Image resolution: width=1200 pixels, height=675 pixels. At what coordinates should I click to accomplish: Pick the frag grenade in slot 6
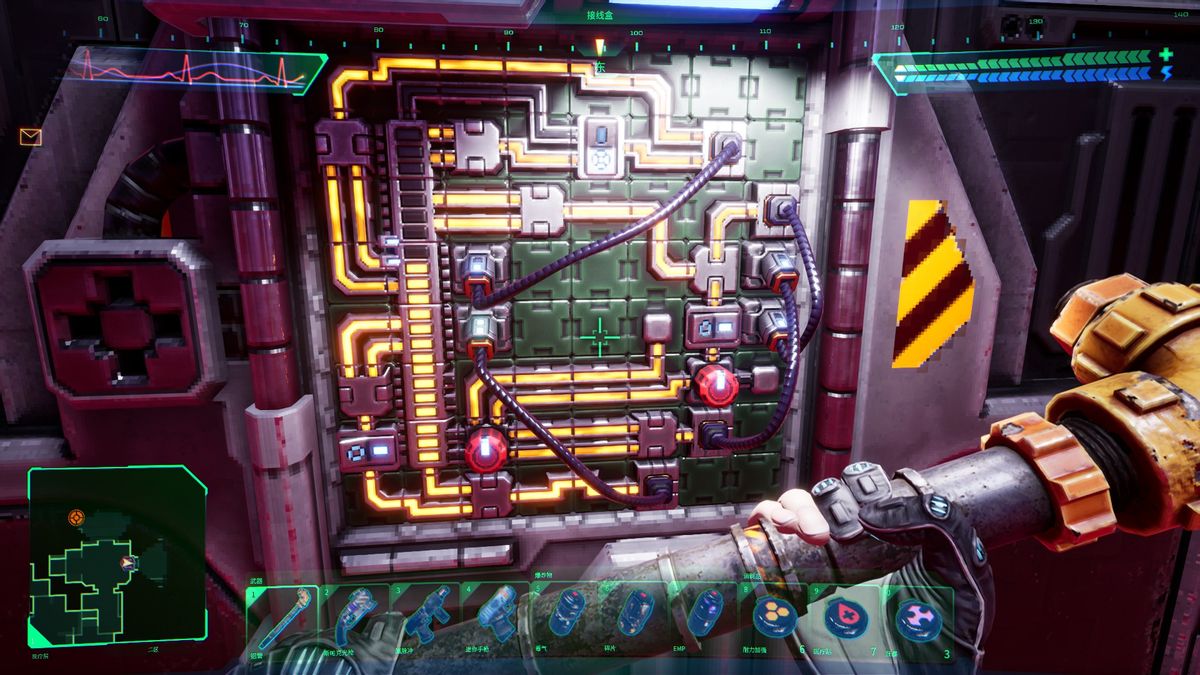(636, 614)
